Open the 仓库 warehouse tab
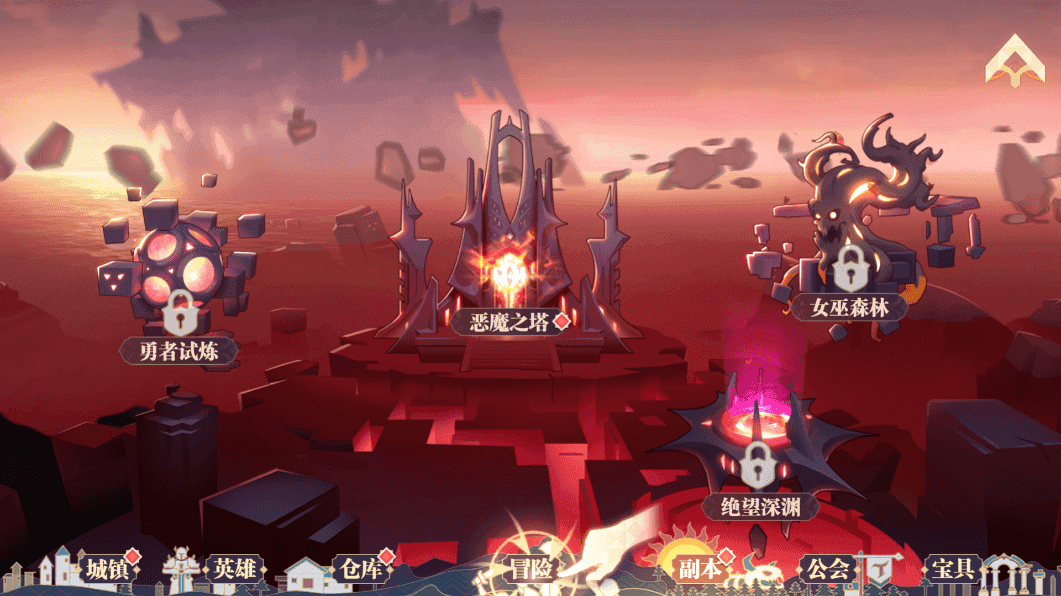This screenshot has width=1061, height=596. click(x=358, y=570)
